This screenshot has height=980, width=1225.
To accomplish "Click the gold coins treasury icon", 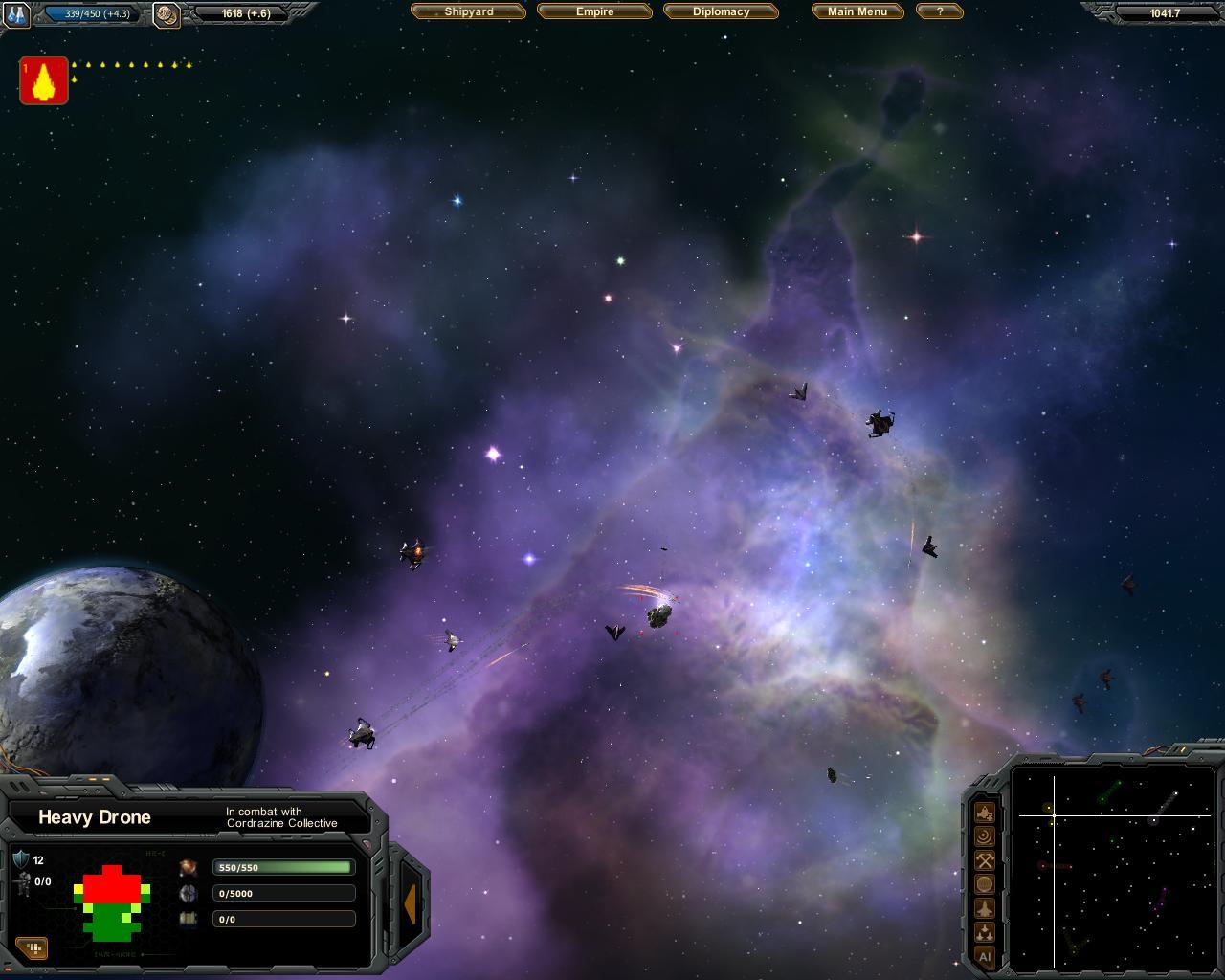I will tap(167, 14).
